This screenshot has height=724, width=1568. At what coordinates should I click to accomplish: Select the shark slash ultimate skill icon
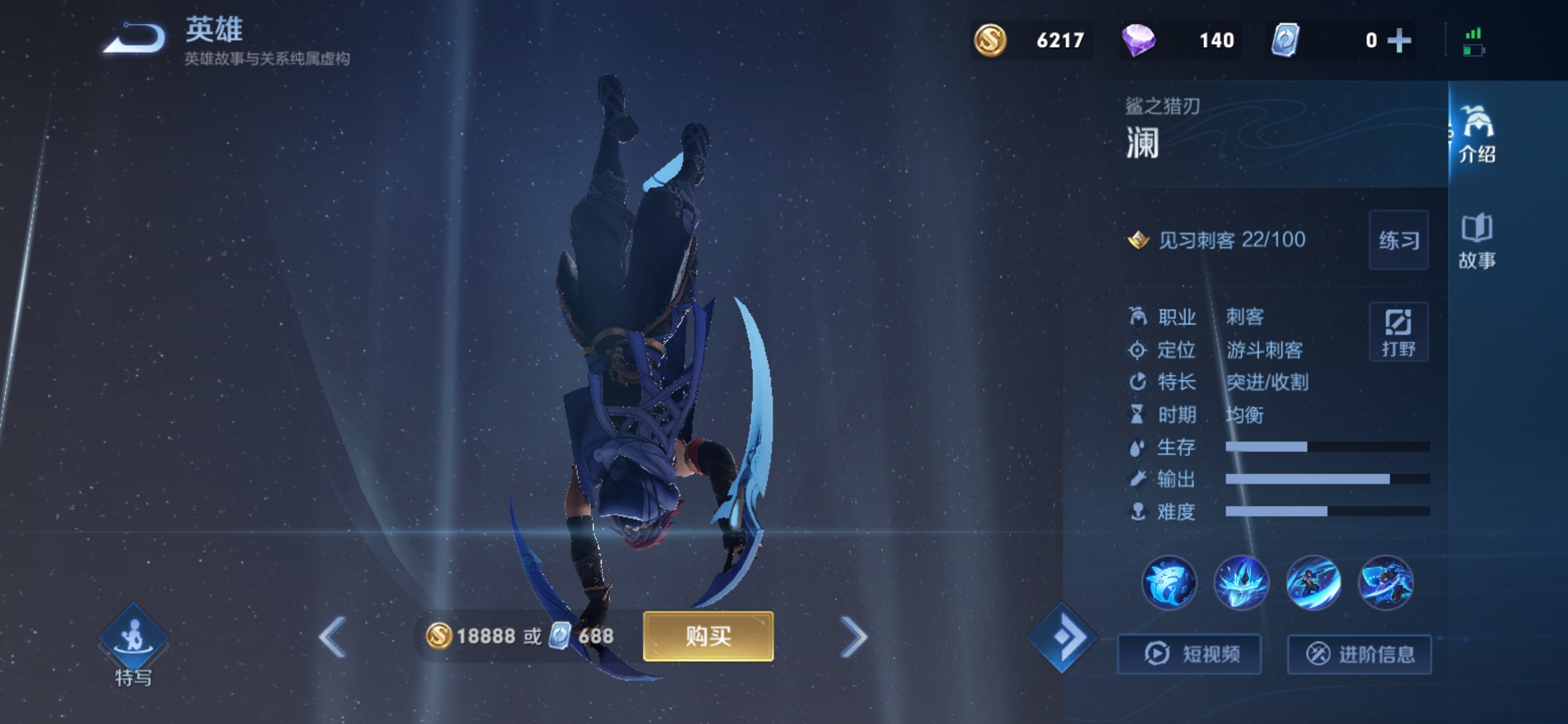tap(1386, 583)
